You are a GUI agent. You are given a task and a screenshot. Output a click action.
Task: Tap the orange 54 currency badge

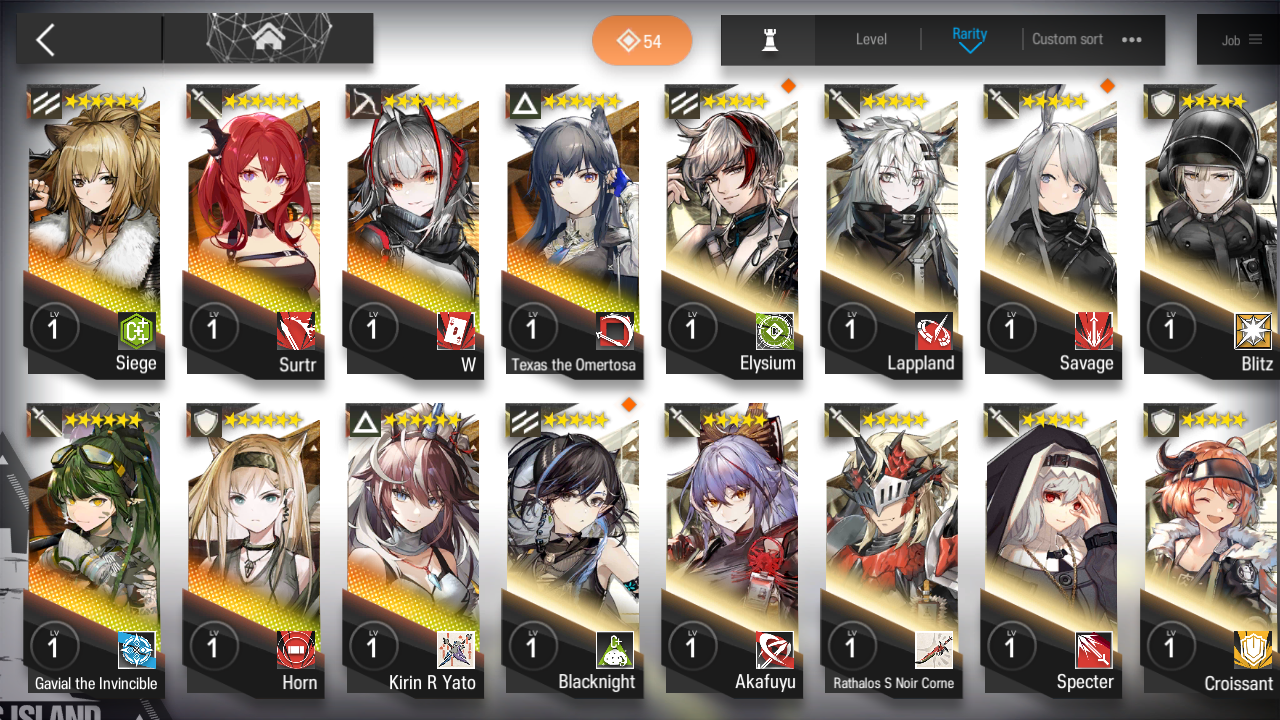(x=641, y=41)
